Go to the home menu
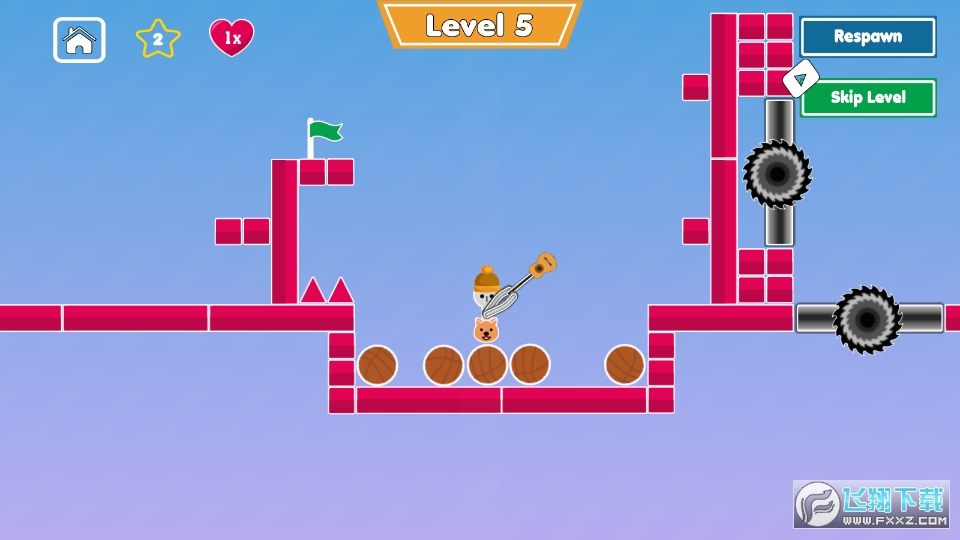Screen dimensions: 960x540 click(79, 40)
